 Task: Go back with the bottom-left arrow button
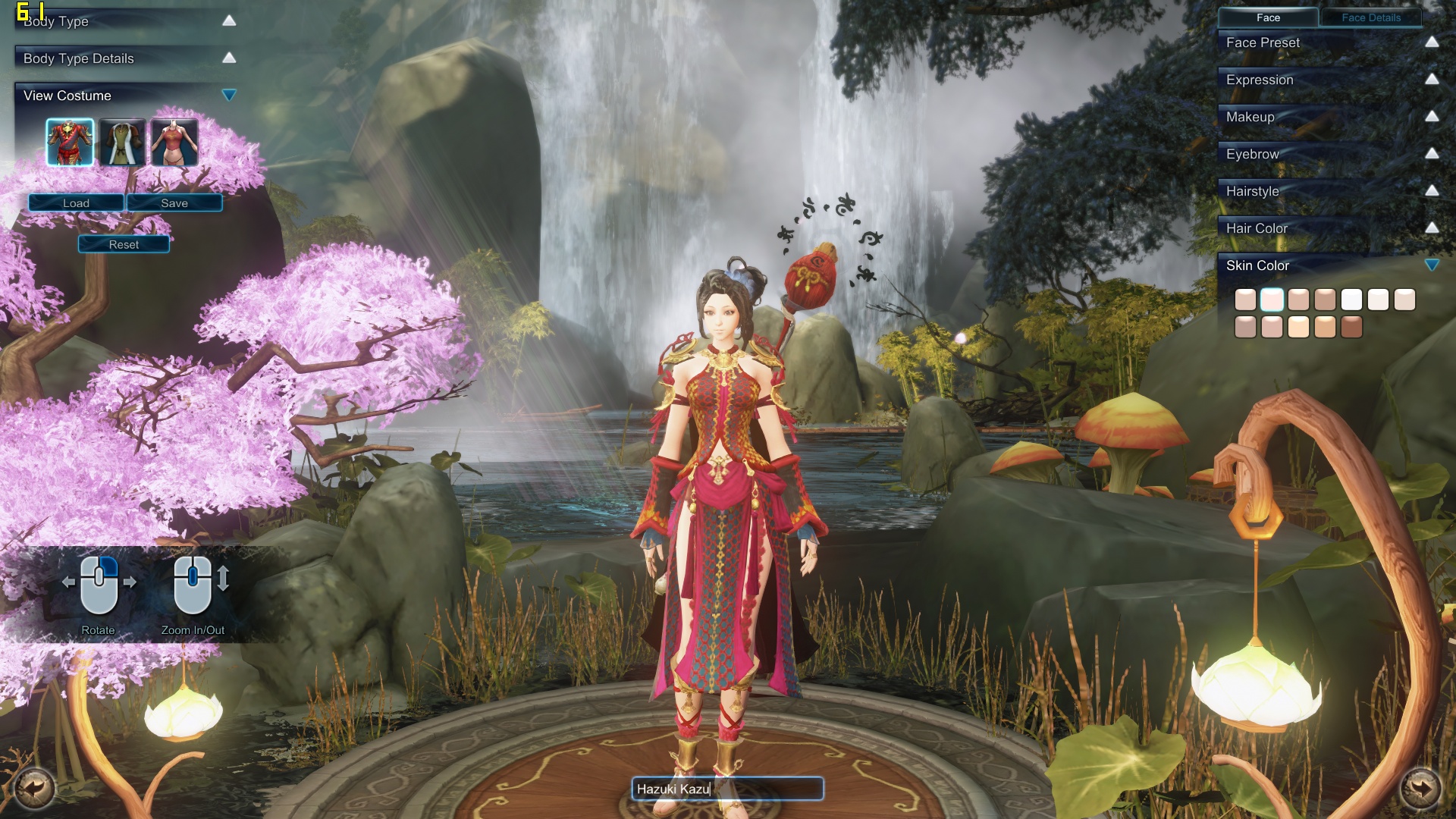click(34, 788)
